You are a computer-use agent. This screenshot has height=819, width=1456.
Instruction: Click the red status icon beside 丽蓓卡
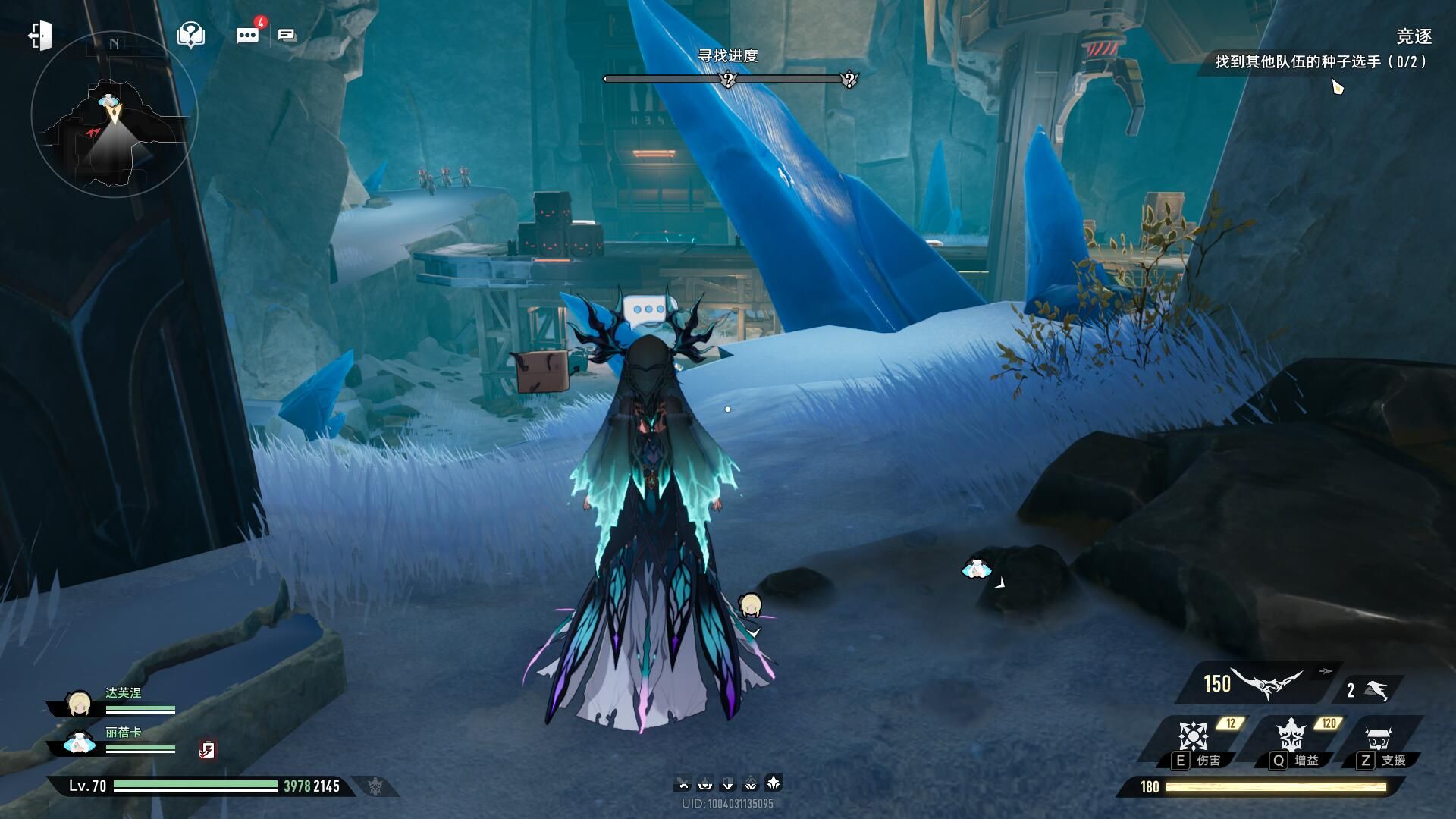pos(207,749)
